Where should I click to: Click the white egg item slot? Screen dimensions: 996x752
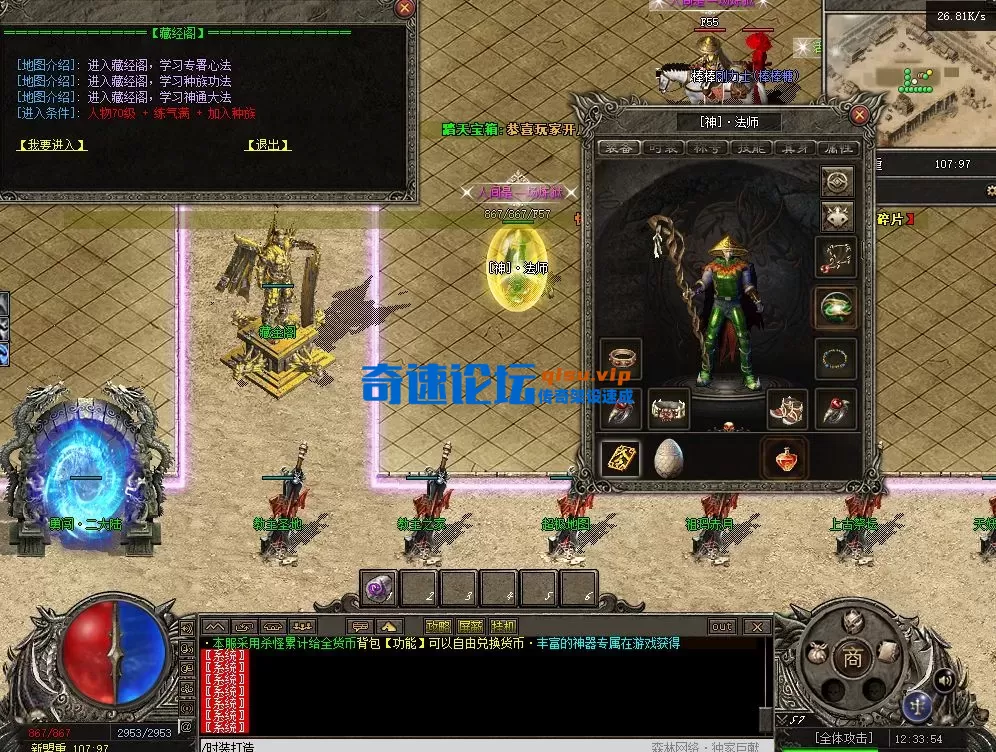tap(668, 459)
